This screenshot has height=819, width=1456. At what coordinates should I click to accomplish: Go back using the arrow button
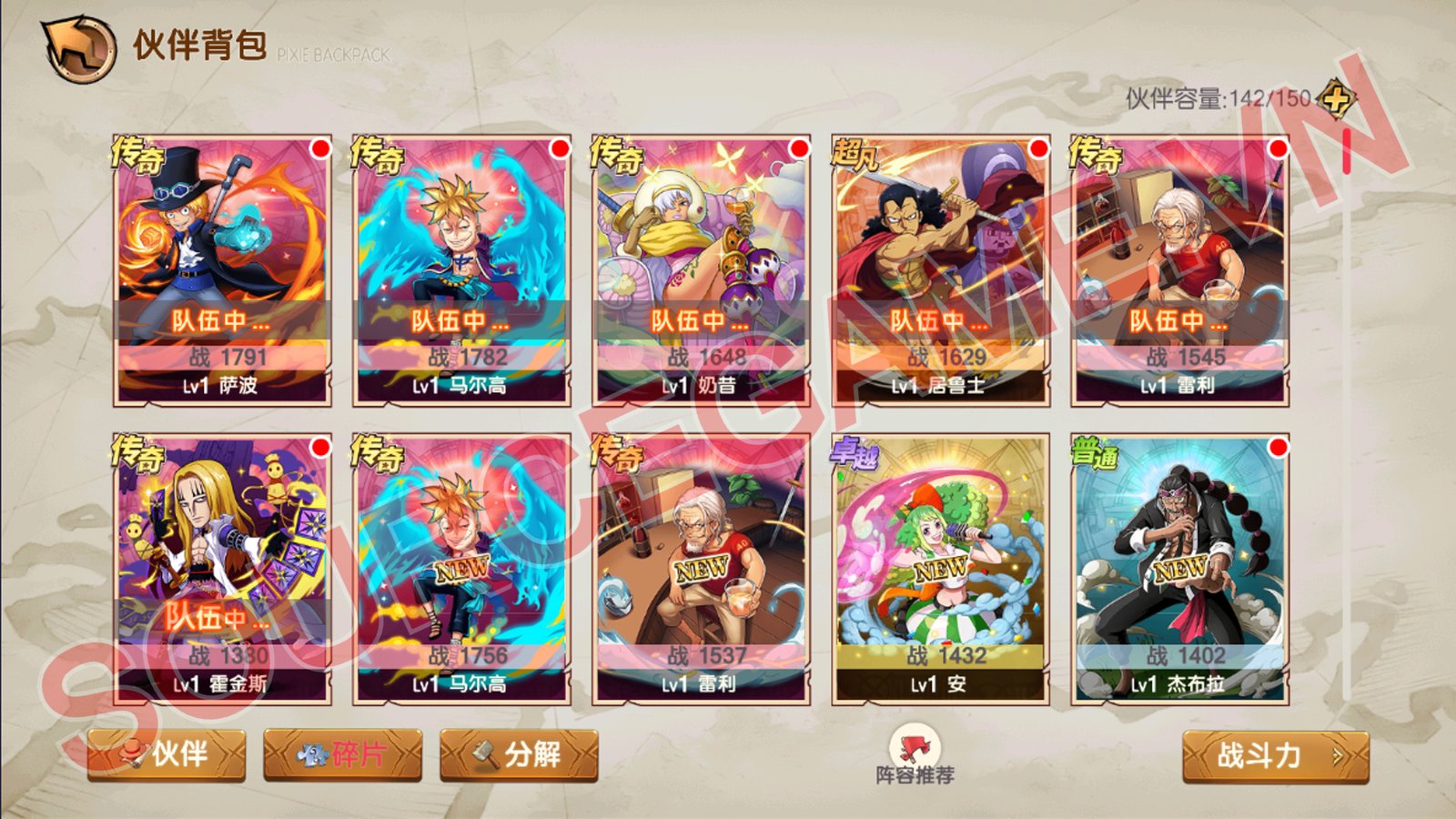pos(78,47)
